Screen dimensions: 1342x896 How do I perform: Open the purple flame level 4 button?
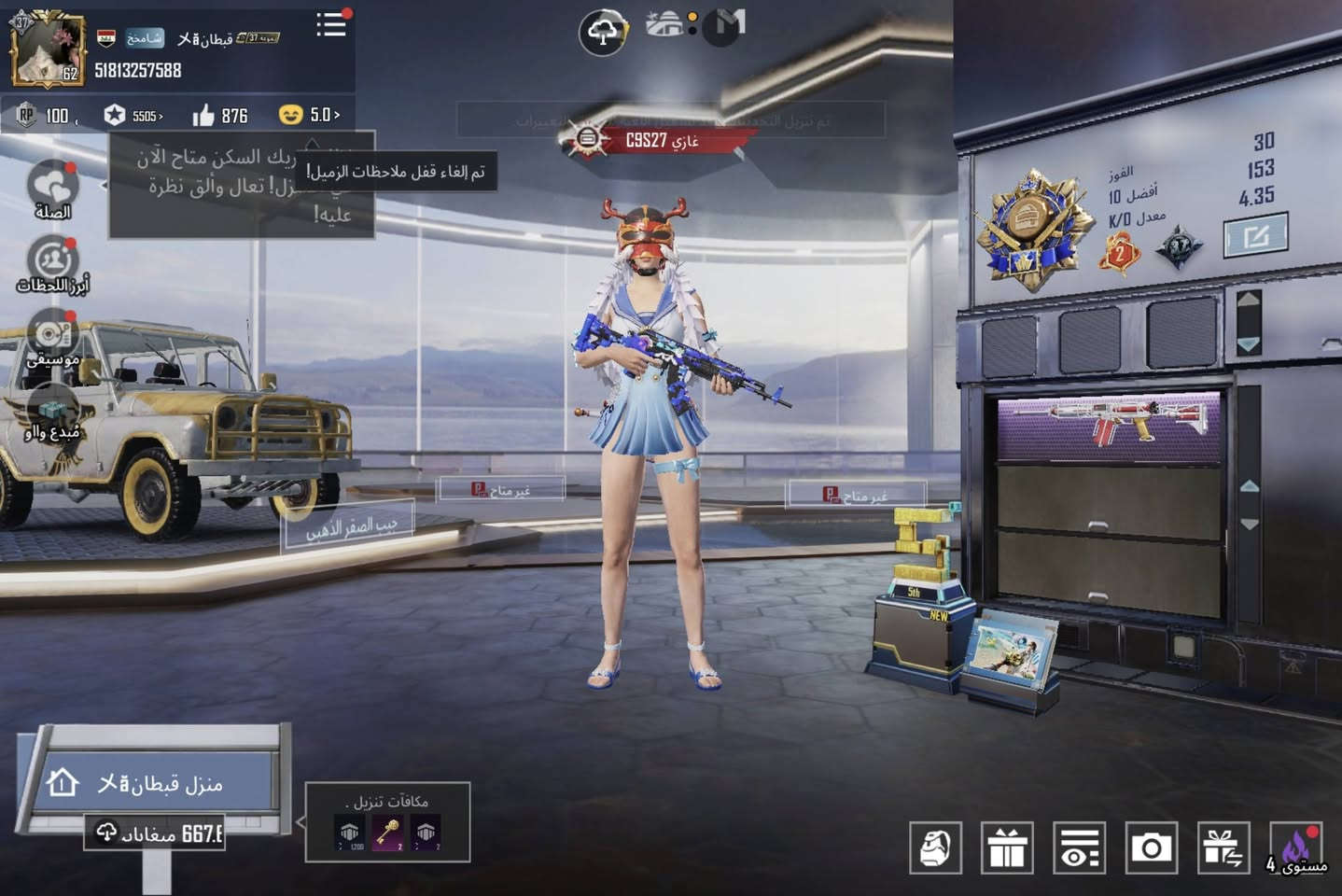pos(1295,847)
